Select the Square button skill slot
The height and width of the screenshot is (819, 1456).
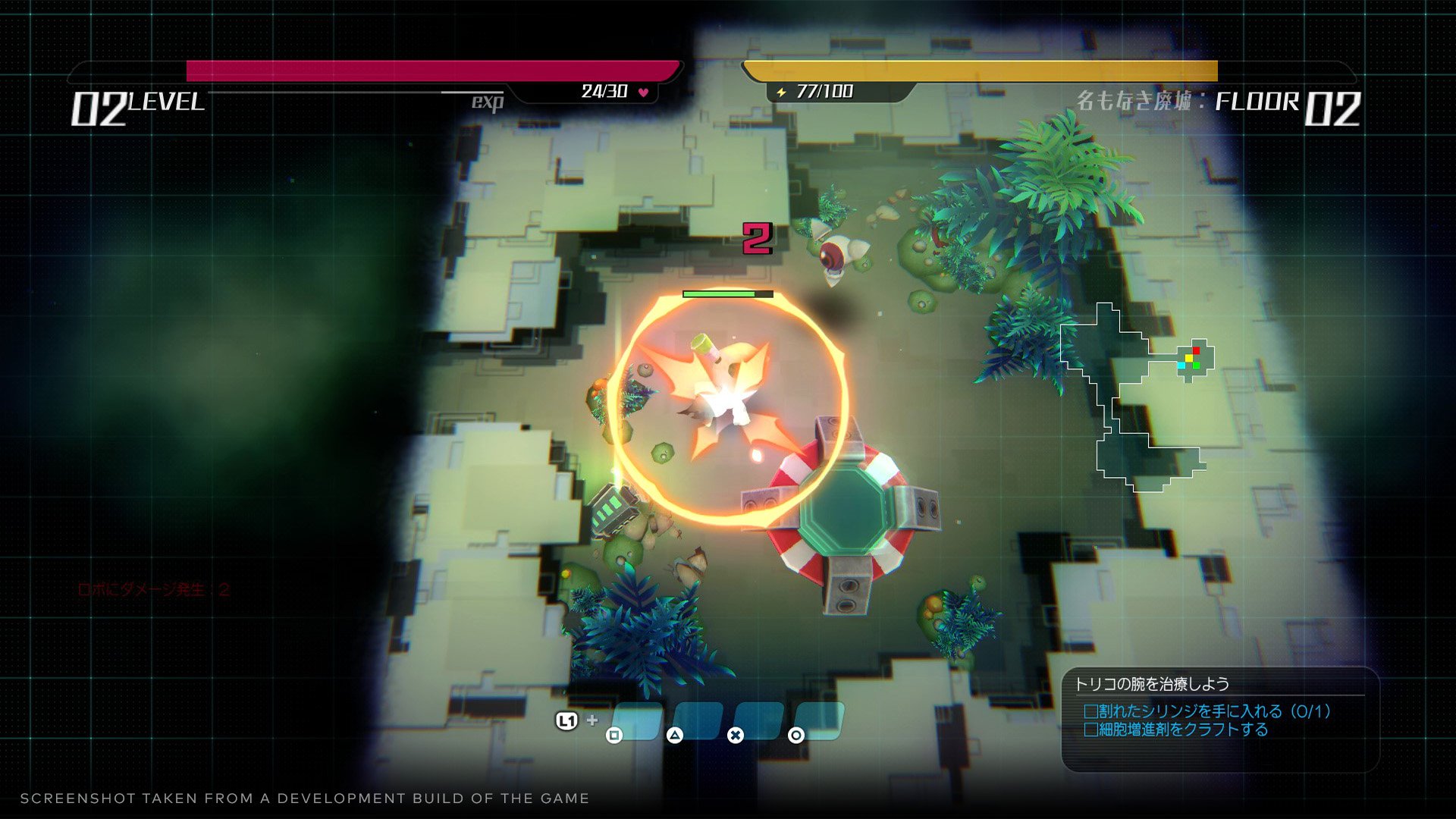pos(637,720)
